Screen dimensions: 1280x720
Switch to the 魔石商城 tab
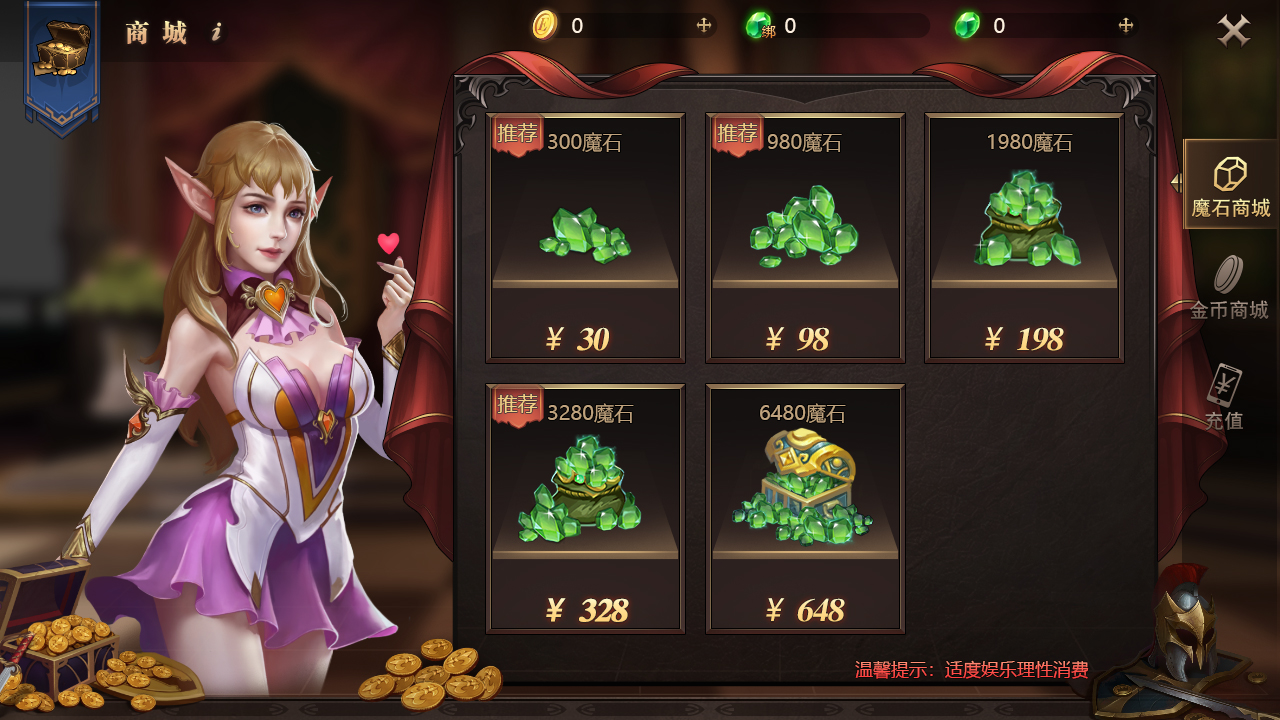[x=1230, y=185]
